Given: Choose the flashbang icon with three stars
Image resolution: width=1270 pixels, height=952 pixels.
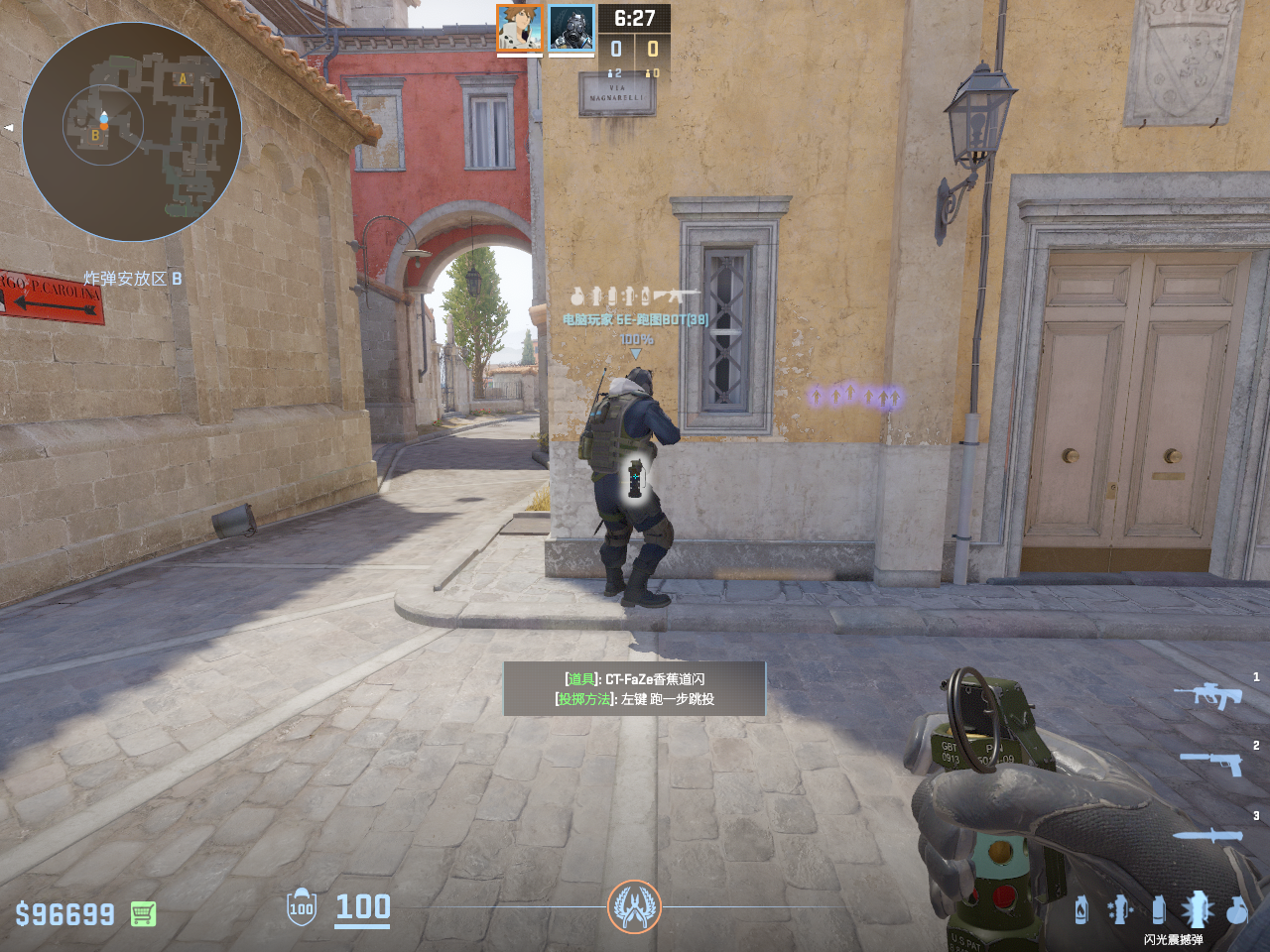Looking at the screenshot, I should (1119, 909).
